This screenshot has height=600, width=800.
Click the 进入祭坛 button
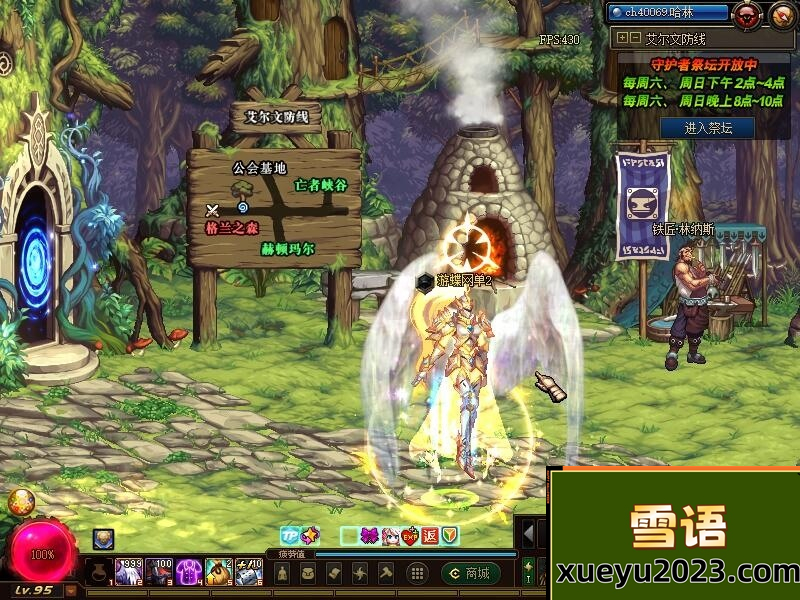pyautogui.click(x=707, y=128)
